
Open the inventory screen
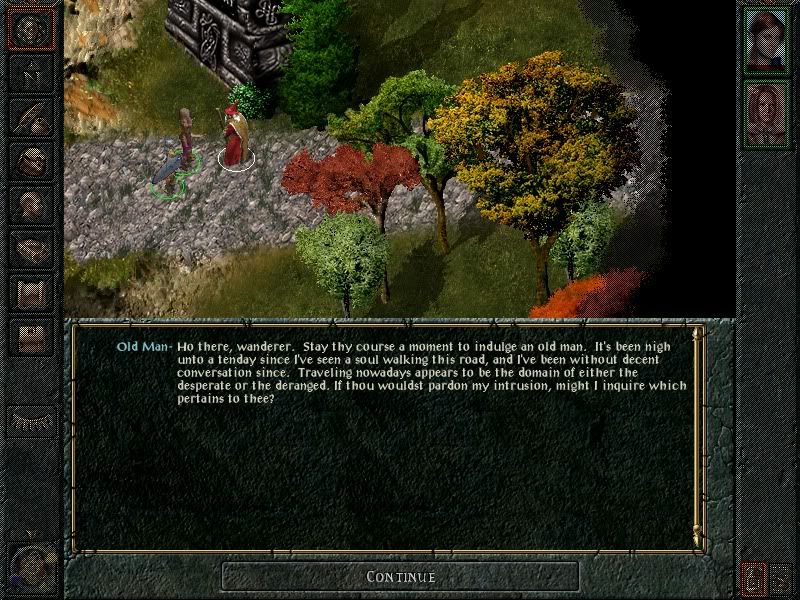(x=31, y=161)
